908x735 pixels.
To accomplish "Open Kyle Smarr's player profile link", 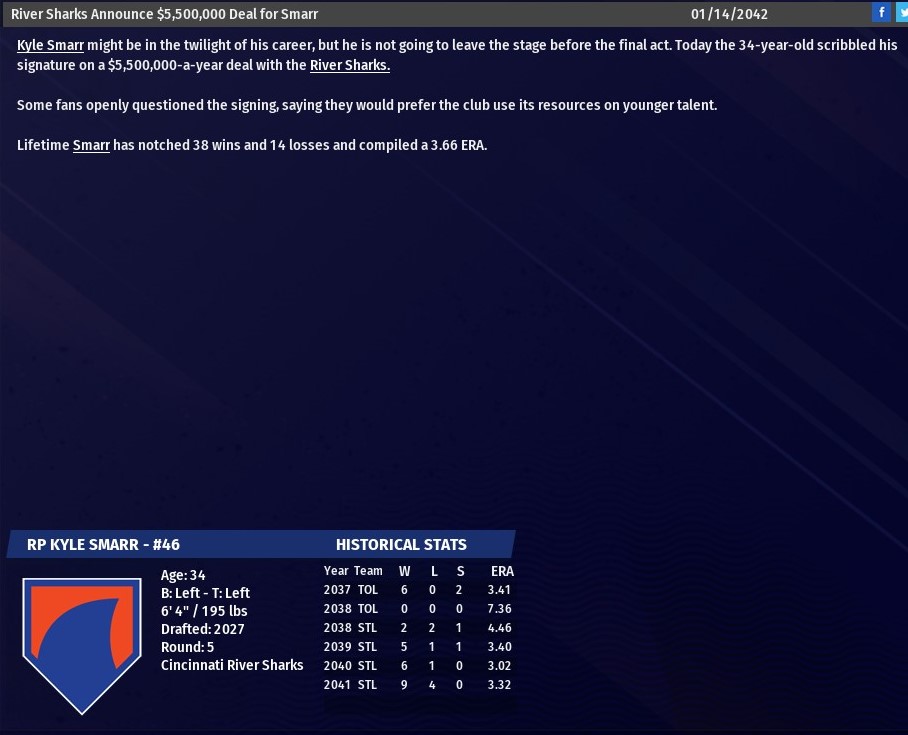I will coord(50,46).
